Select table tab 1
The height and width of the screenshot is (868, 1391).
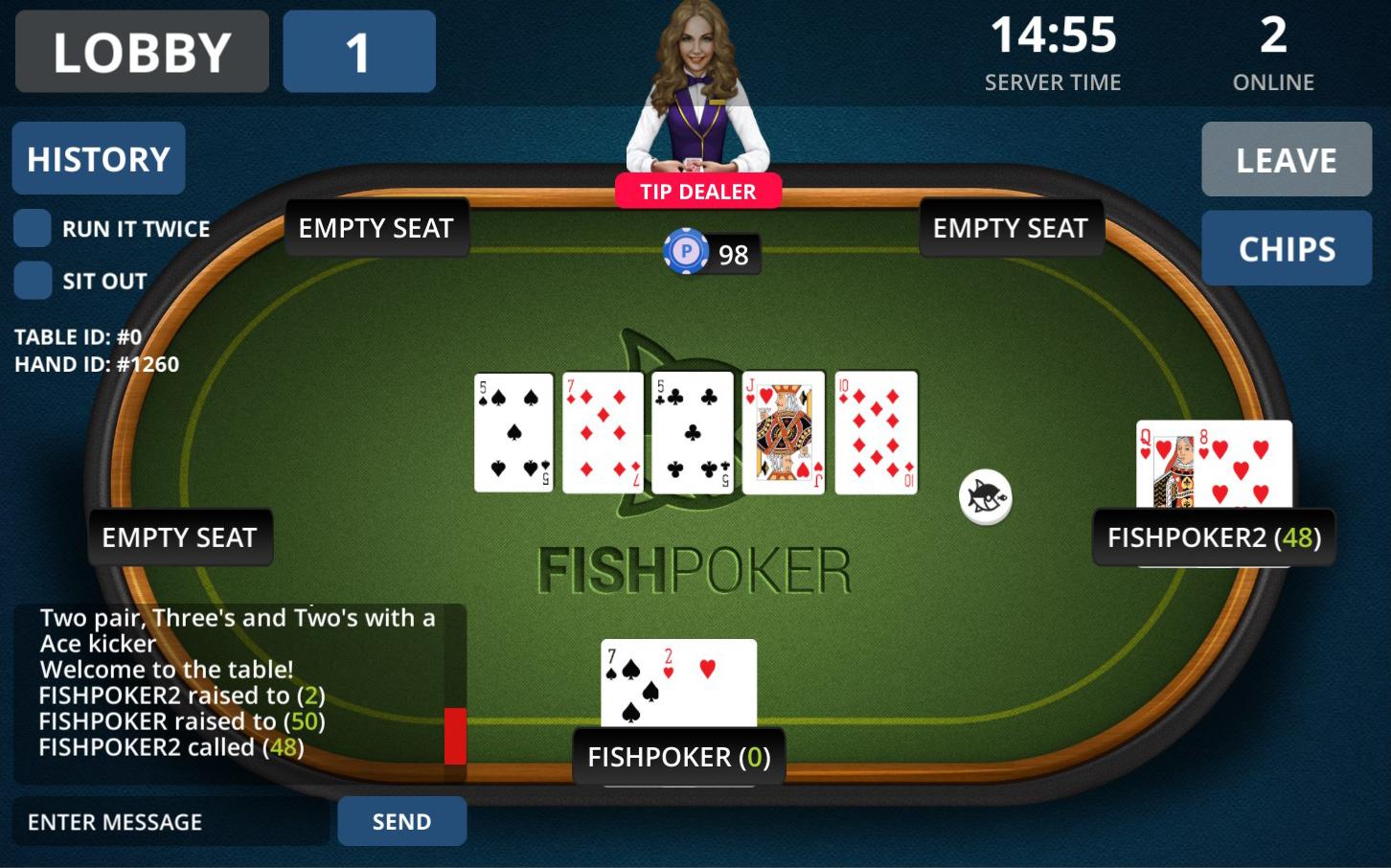pos(358,51)
